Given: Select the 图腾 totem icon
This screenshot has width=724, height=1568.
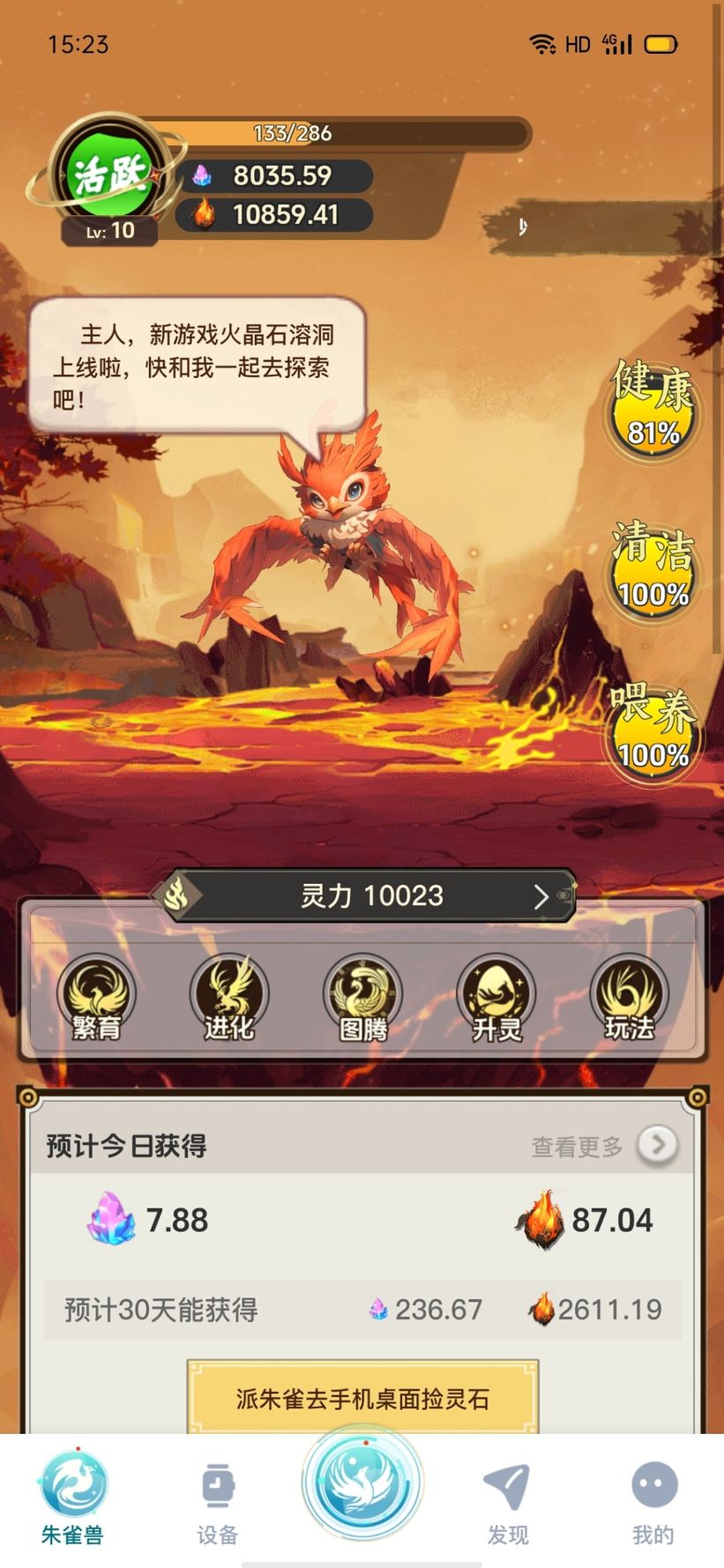Looking at the screenshot, I should point(362,998).
